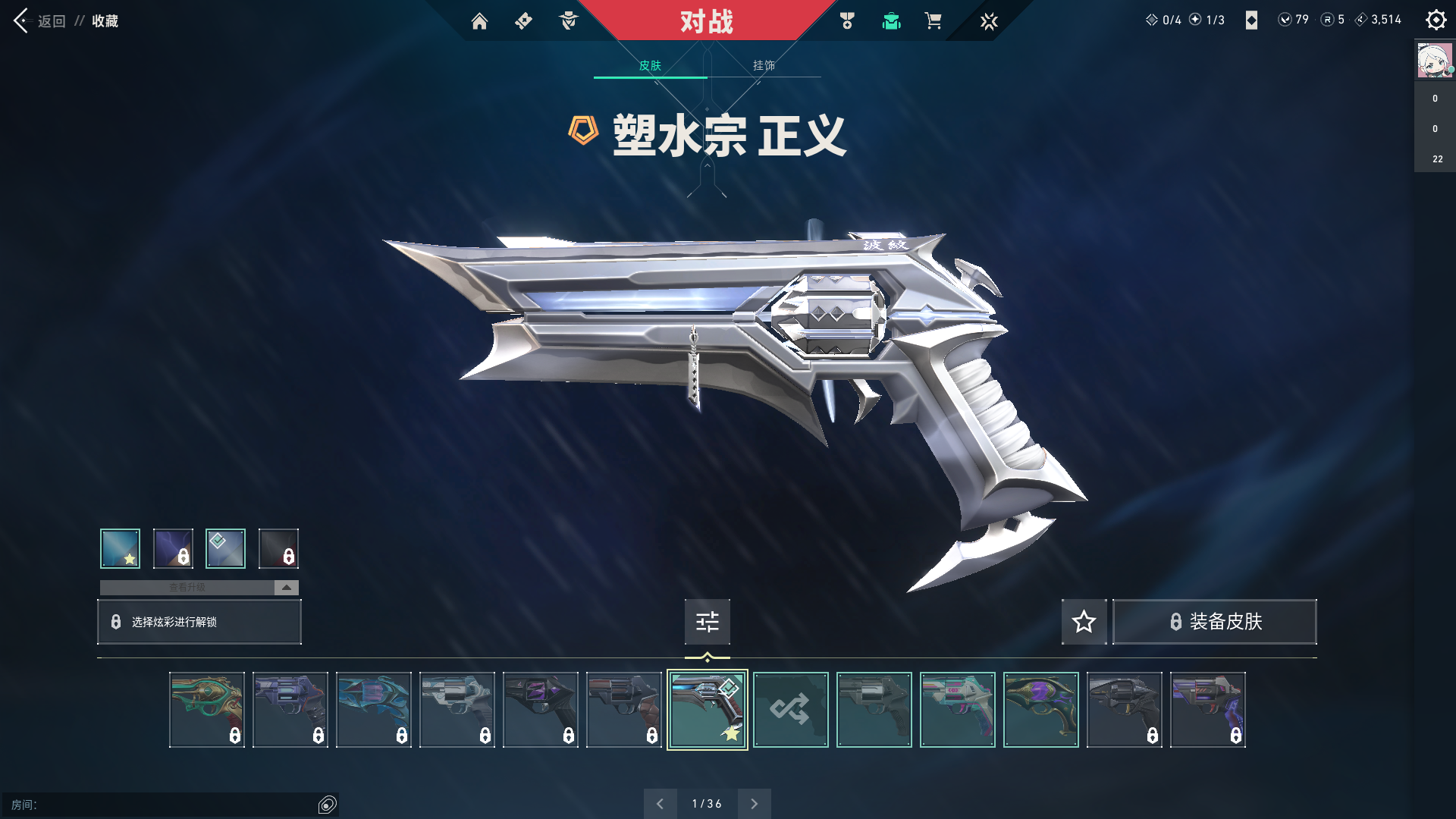Toggle the favorite star next to 装备皮肤
This screenshot has height=819, width=1456.
click(1084, 622)
